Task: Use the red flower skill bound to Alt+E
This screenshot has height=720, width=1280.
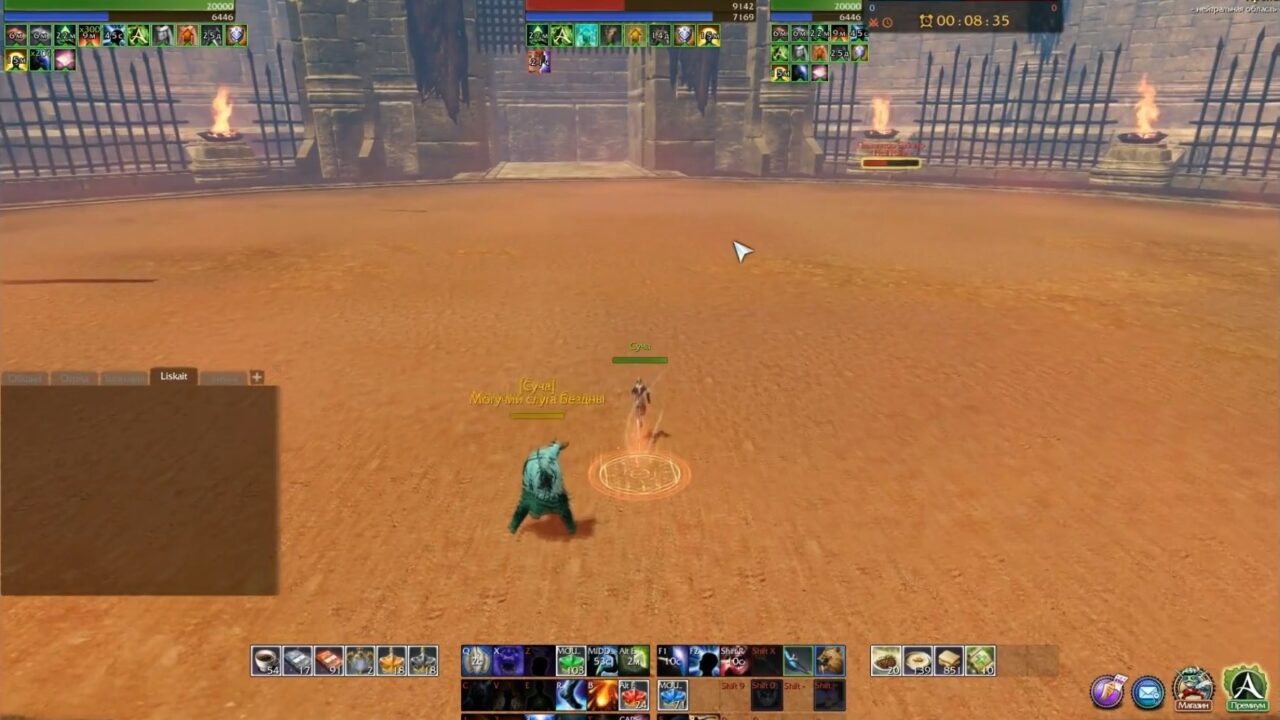Action: (633, 694)
